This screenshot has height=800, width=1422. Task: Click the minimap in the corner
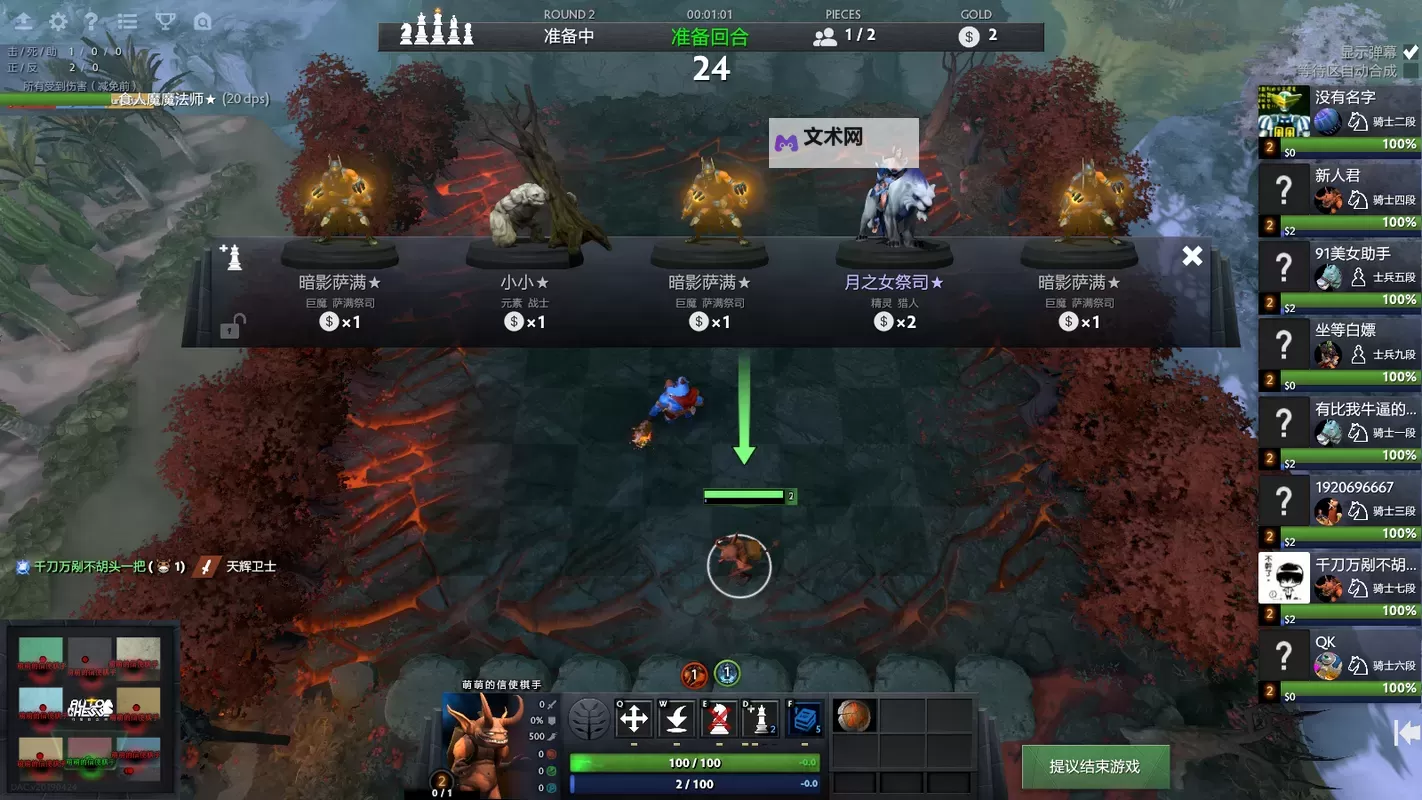(90, 710)
